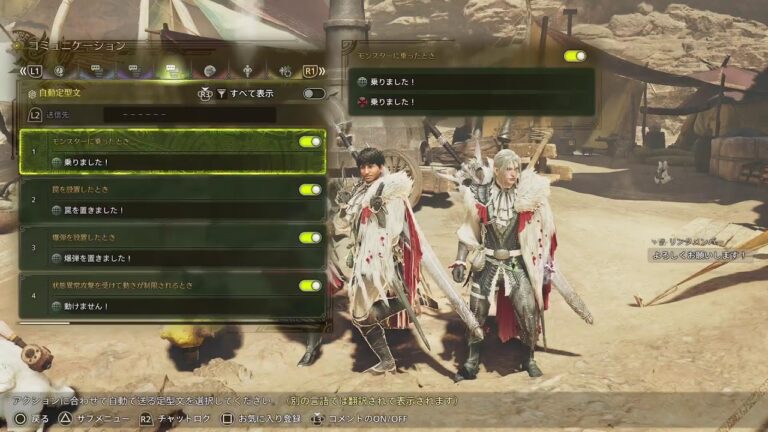Image resolution: width=768 pixels, height=432 pixels.
Task: Switch to the globe icon tab
Action: coord(209,72)
